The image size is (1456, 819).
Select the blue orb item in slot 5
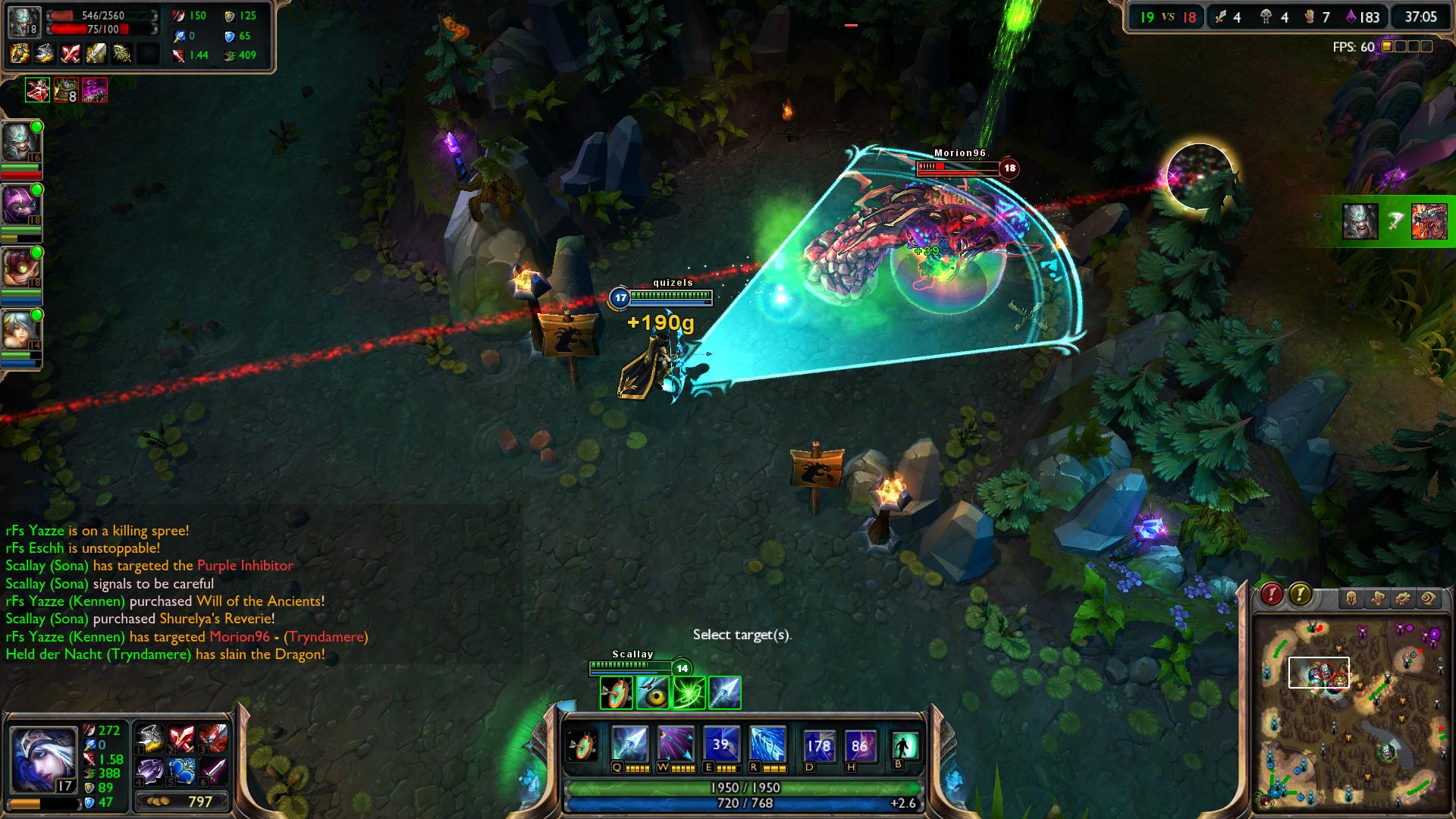(182, 771)
